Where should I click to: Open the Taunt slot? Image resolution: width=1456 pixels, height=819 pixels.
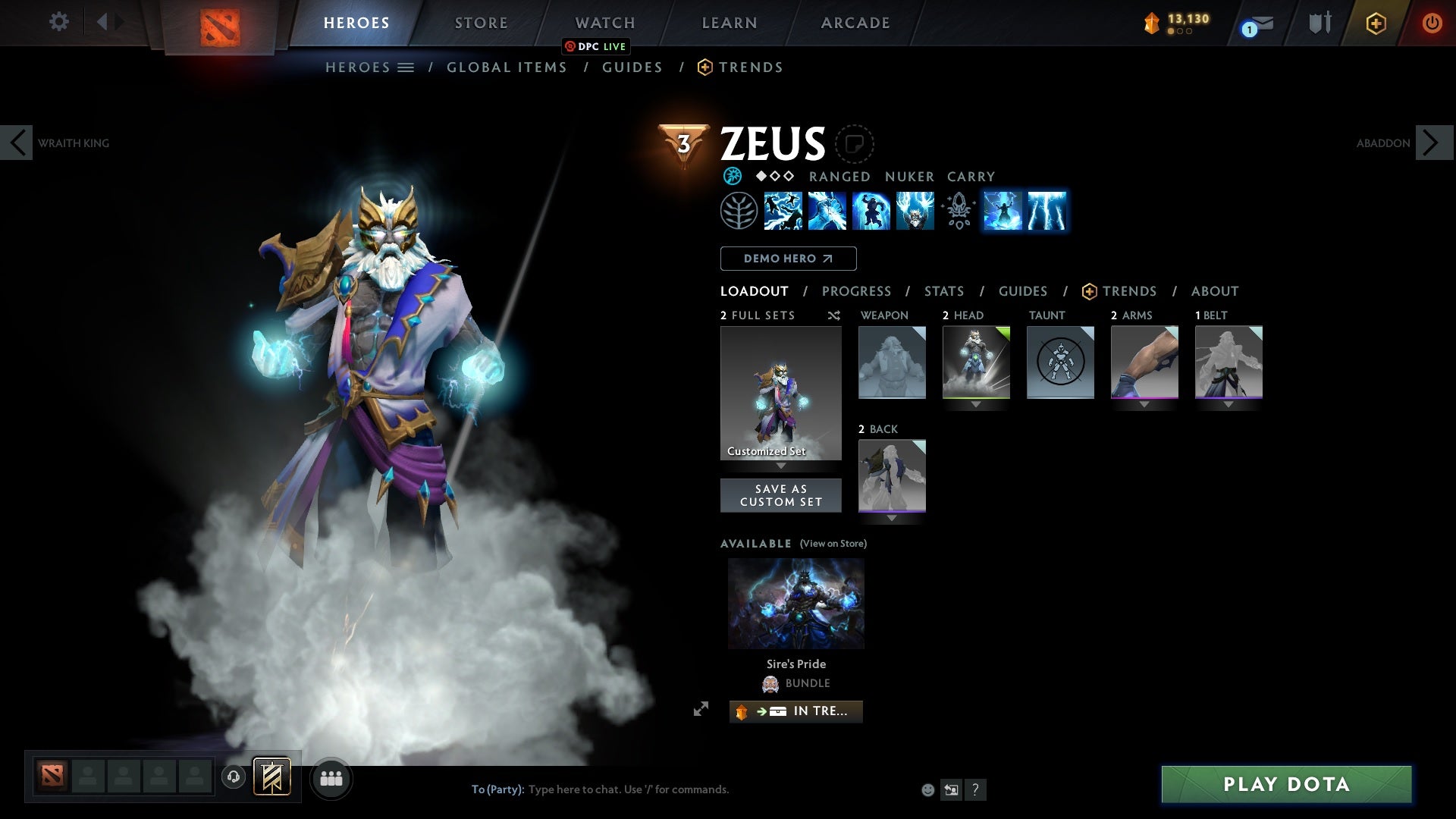point(1060,362)
